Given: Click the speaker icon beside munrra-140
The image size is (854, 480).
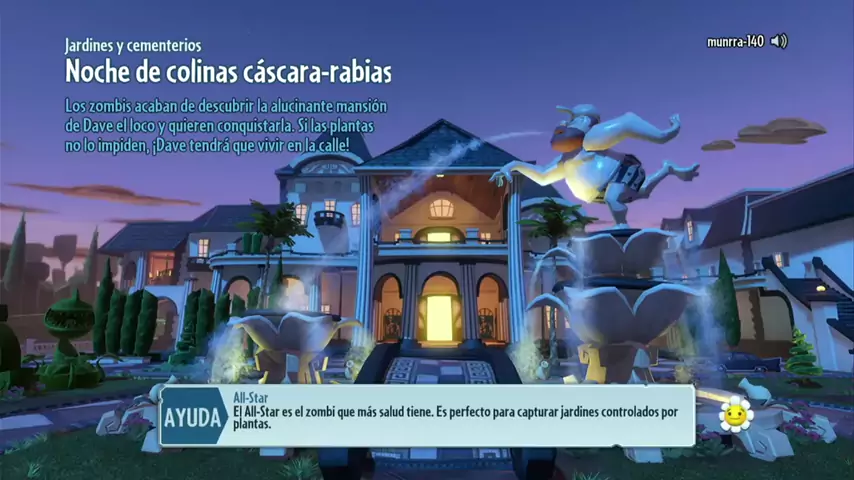Looking at the screenshot, I should point(779,41).
